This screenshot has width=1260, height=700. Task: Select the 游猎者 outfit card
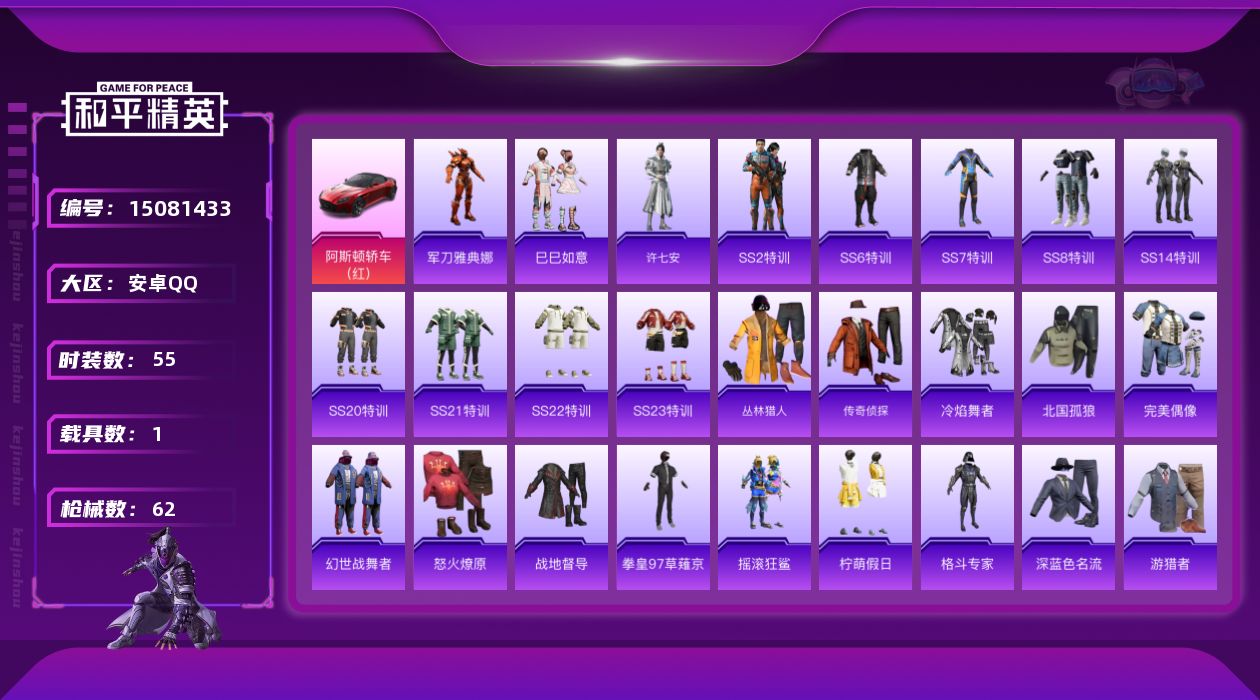click(1170, 517)
